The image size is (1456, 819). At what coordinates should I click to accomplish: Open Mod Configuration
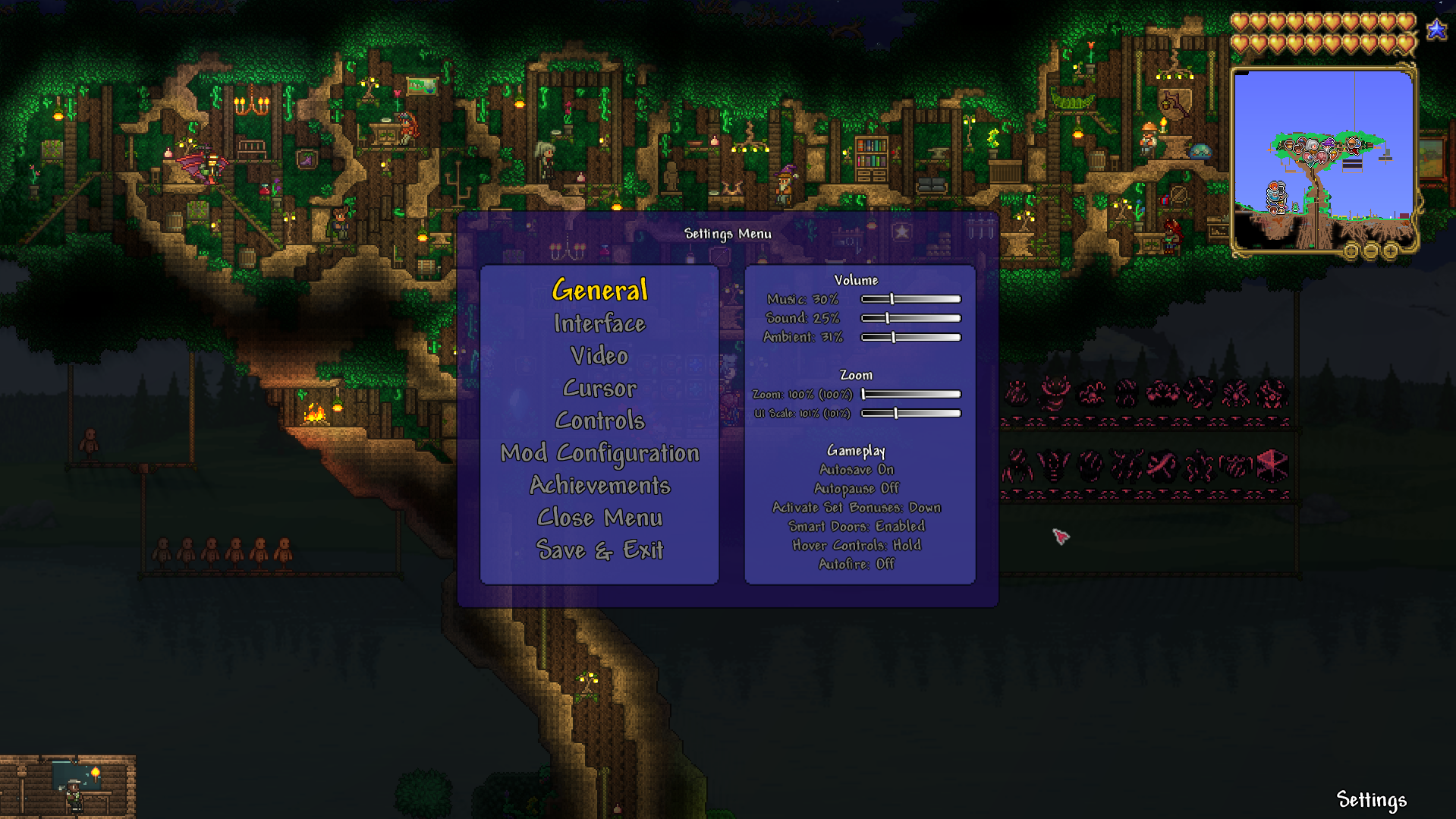(599, 452)
